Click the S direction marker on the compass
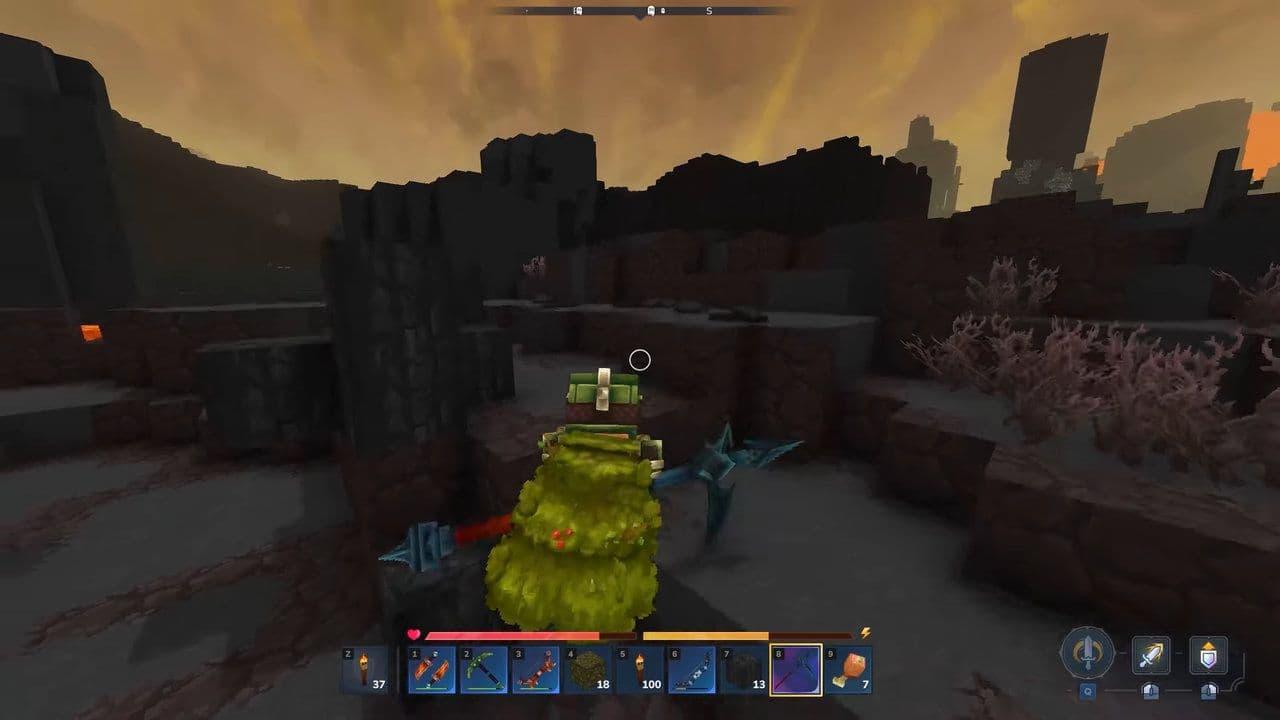This screenshot has width=1280, height=720. pos(709,10)
